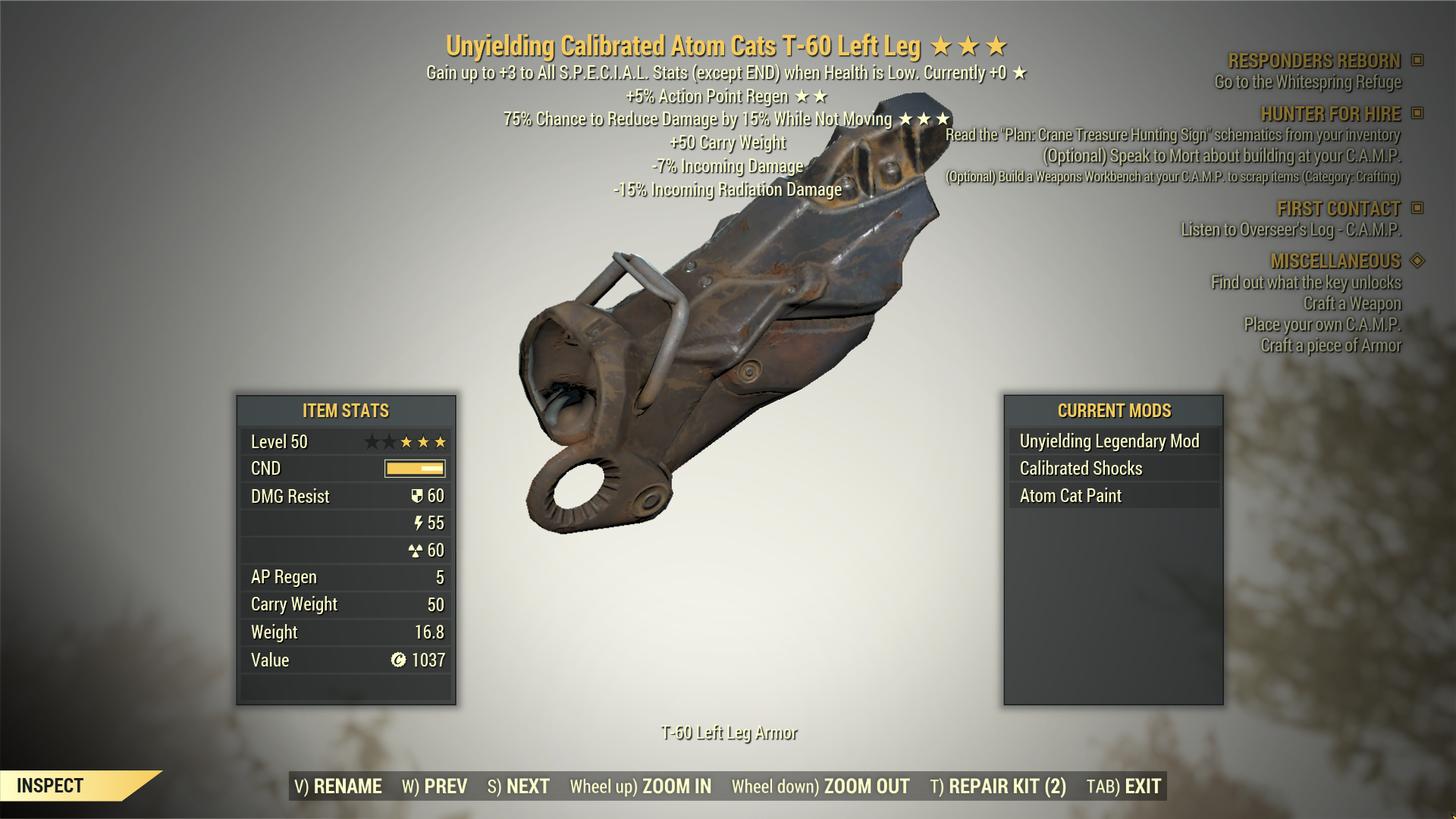Select the Calibrated Shocks mod row

pos(1081,469)
